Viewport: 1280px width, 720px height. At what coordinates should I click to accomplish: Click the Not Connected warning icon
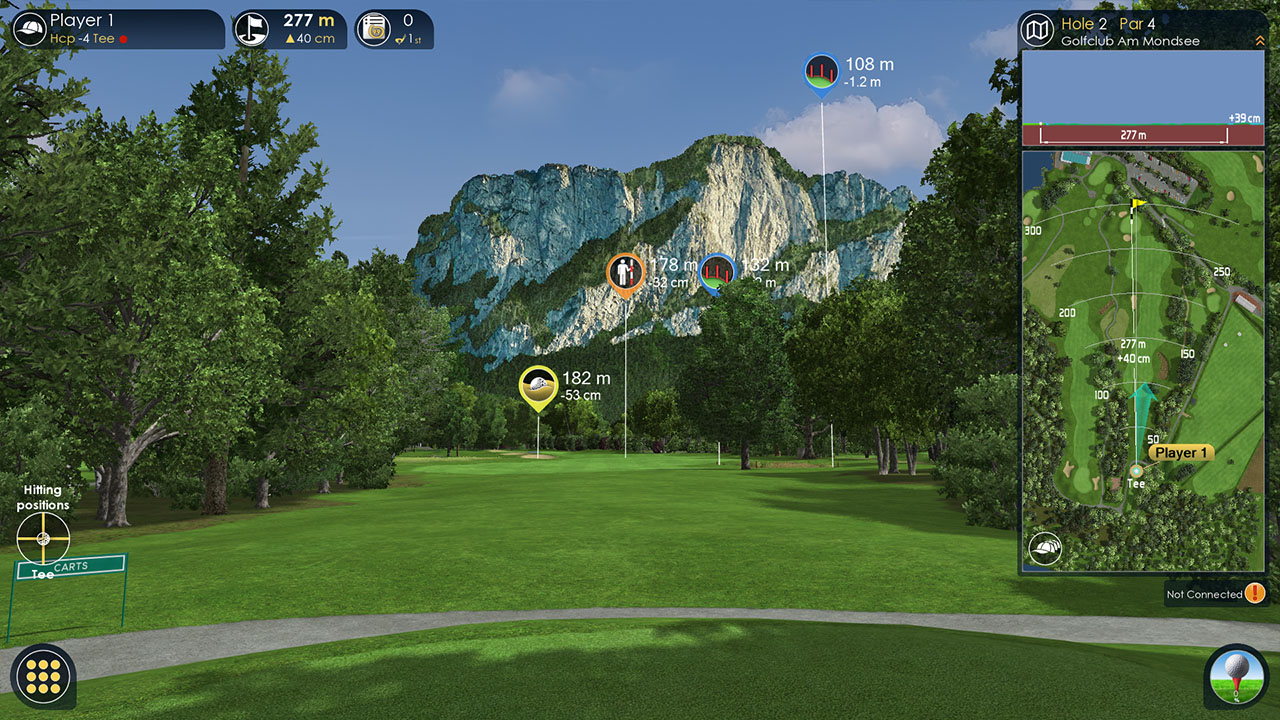coord(1255,593)
